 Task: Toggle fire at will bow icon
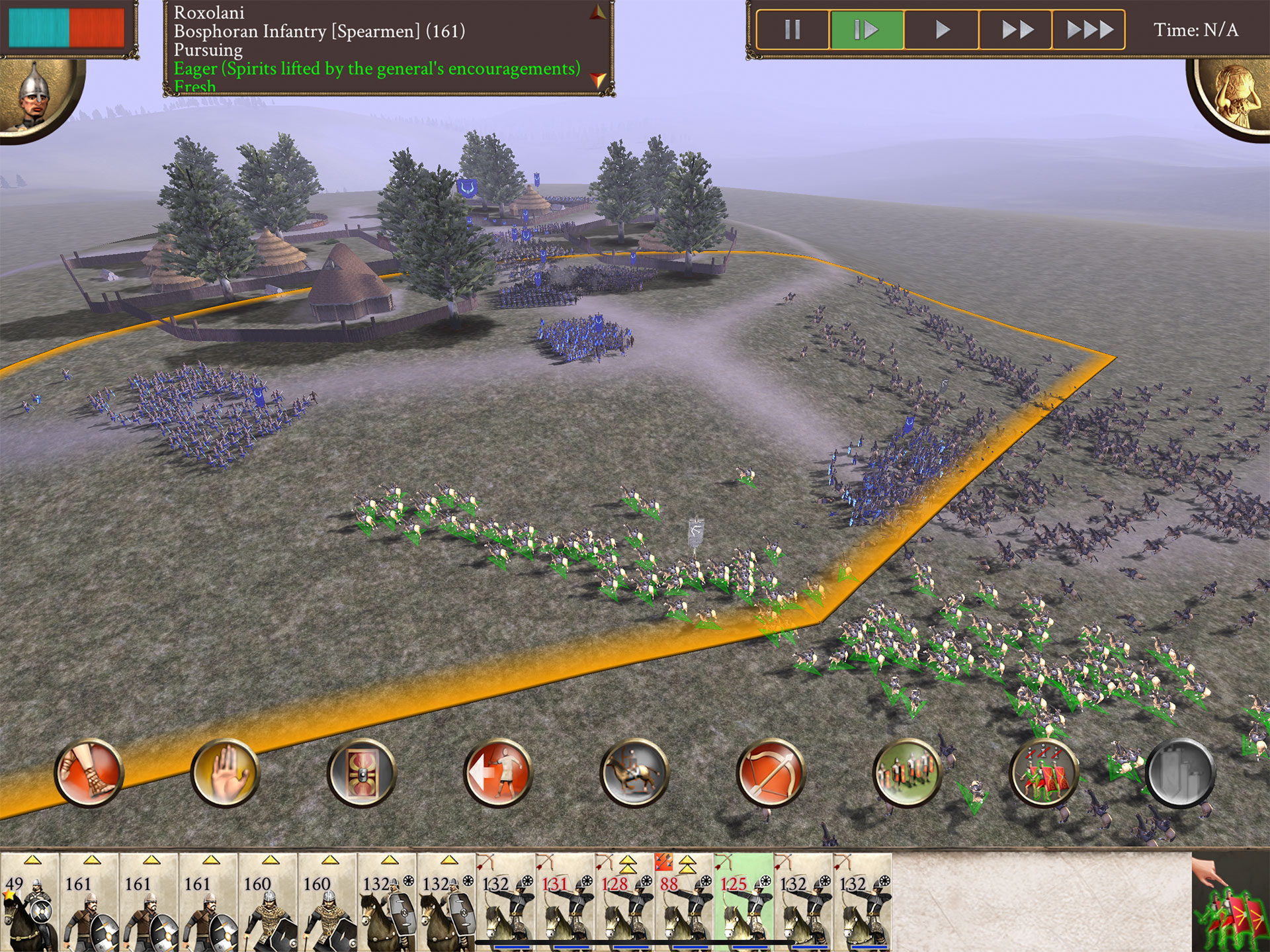771,773
